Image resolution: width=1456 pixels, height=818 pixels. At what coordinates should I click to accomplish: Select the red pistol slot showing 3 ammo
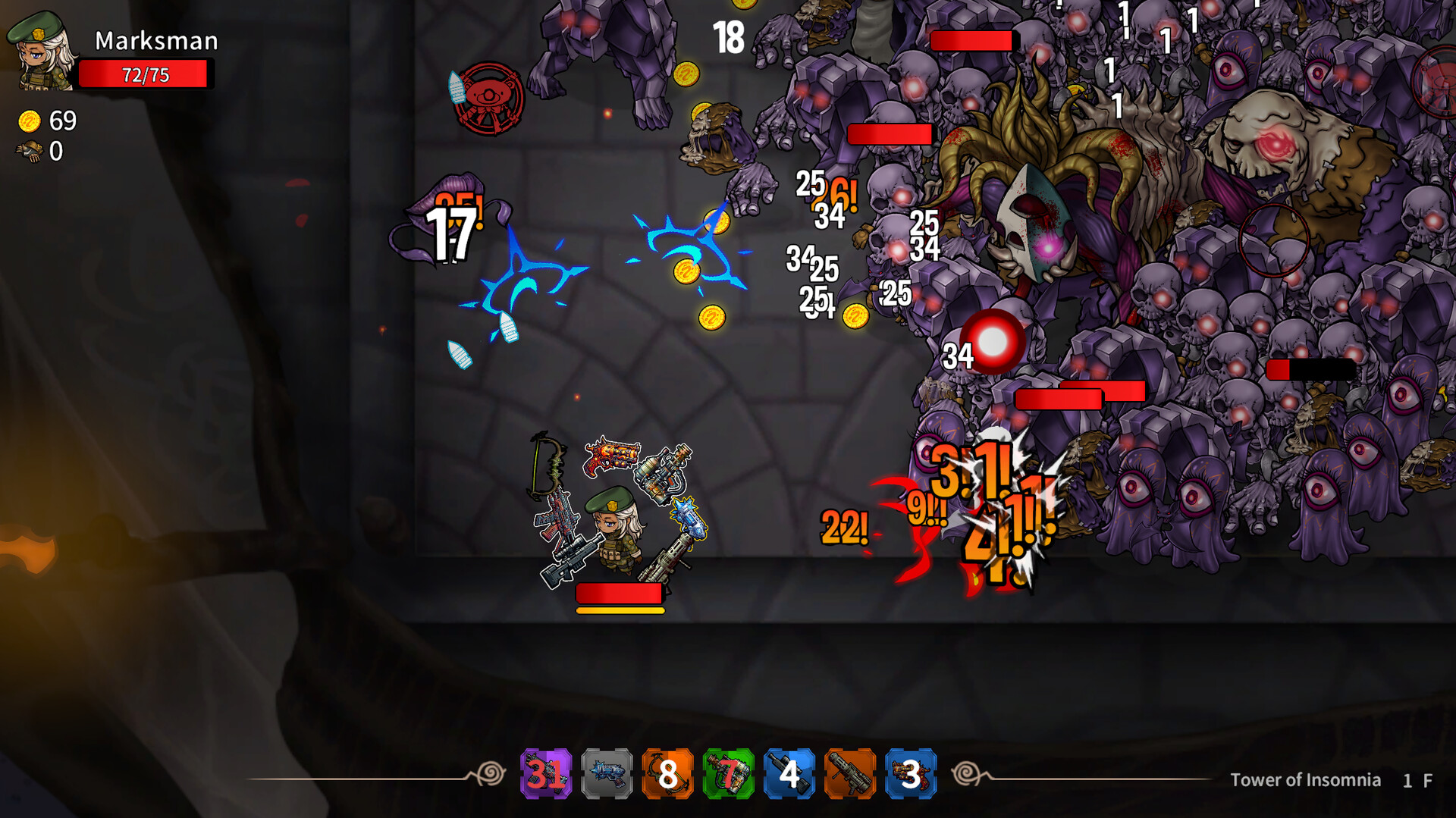[x=909, y=775]
